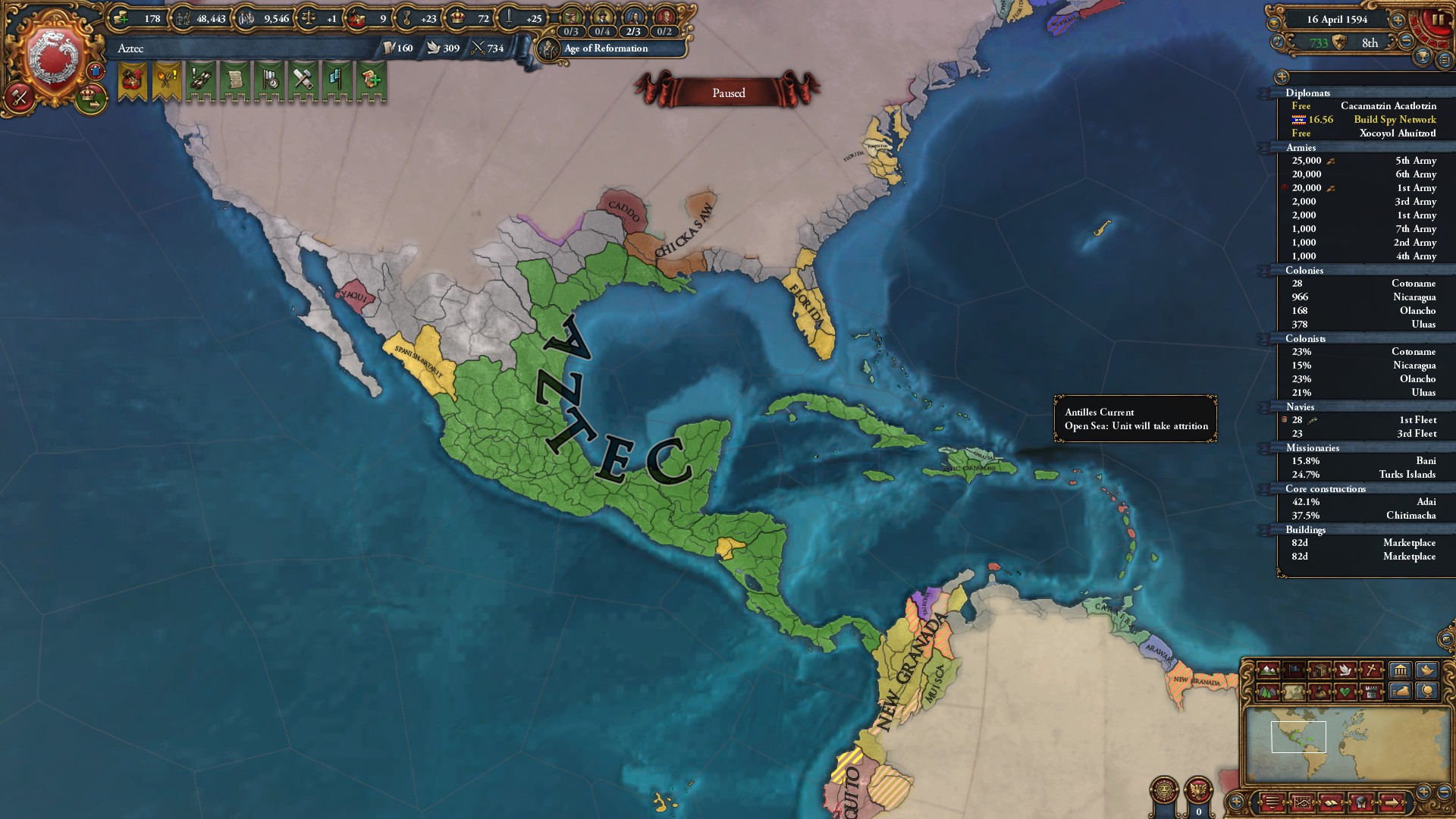The height and width of the screenshot is (819, 1456).
Task: Open the buildings macrobuilder temple icon
Action: click(1400, 670)
